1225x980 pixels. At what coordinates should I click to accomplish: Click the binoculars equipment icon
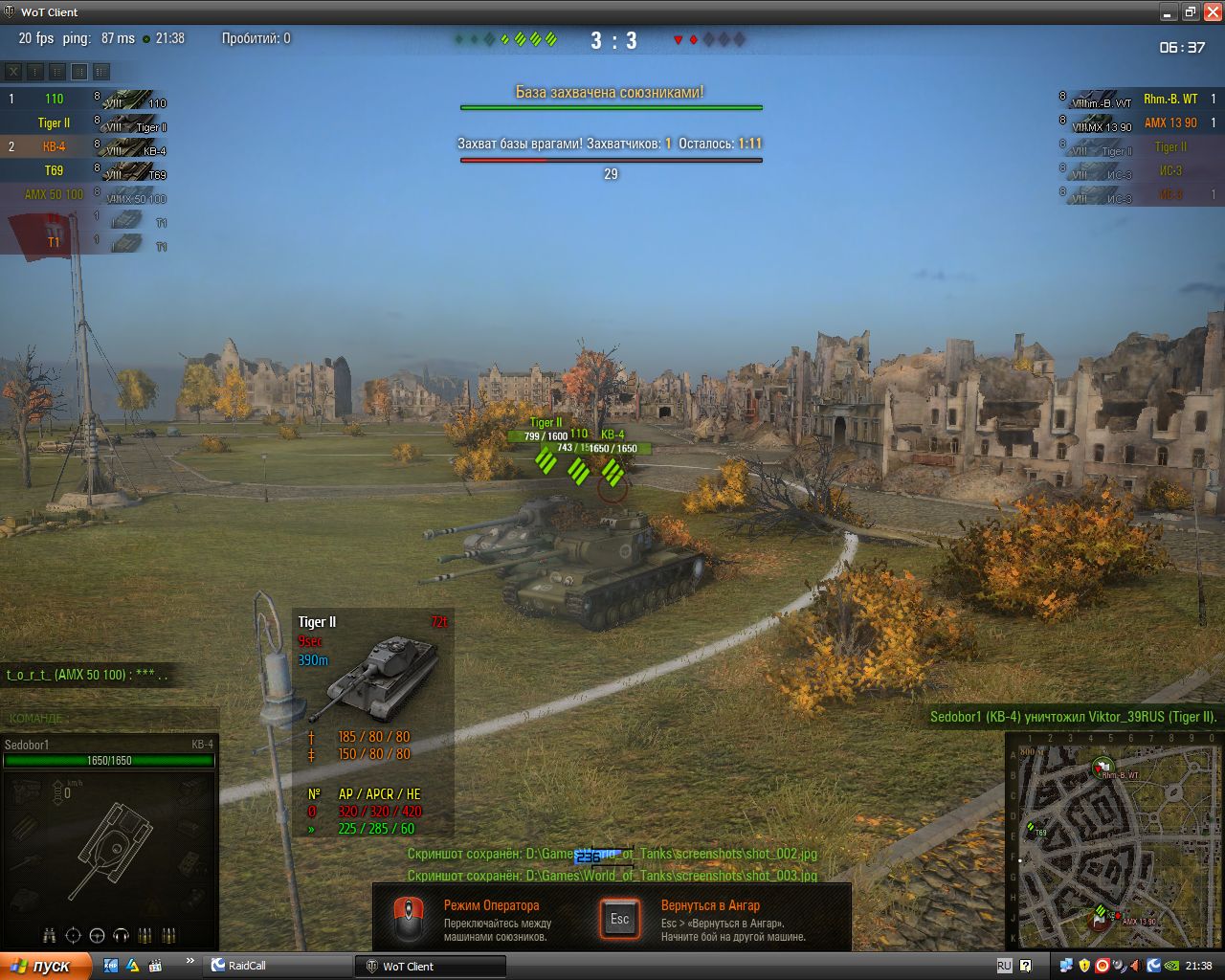49,935
